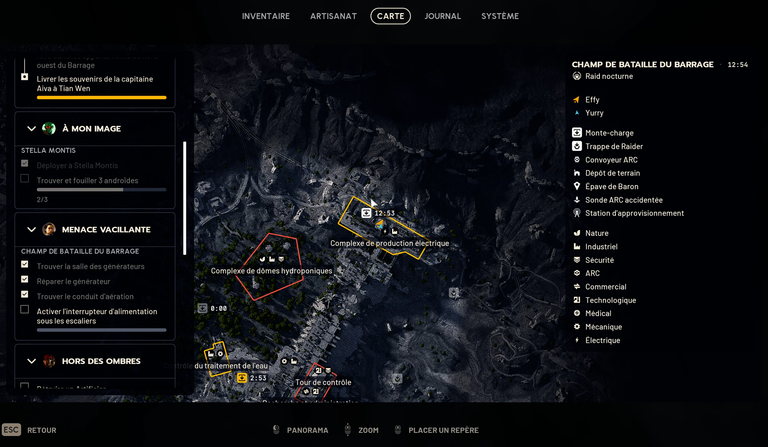
Task: Select the Monte-charge legend entry
Action: 609,133
